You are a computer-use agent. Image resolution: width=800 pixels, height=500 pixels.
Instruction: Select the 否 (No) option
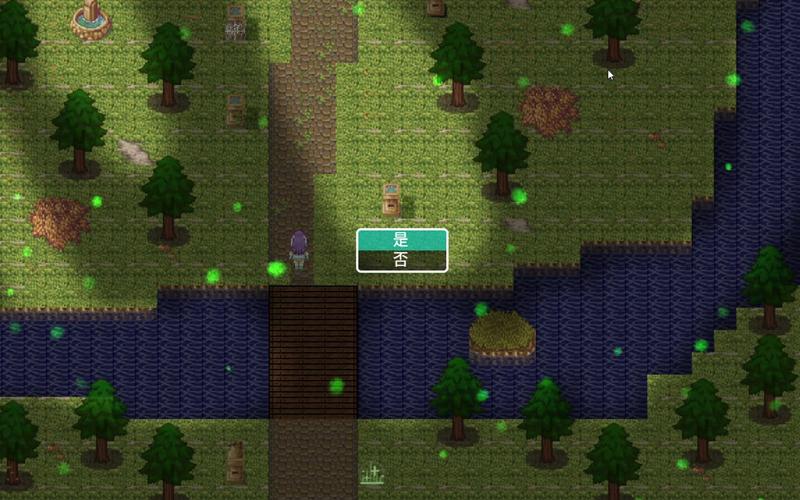tap(401, 260)
